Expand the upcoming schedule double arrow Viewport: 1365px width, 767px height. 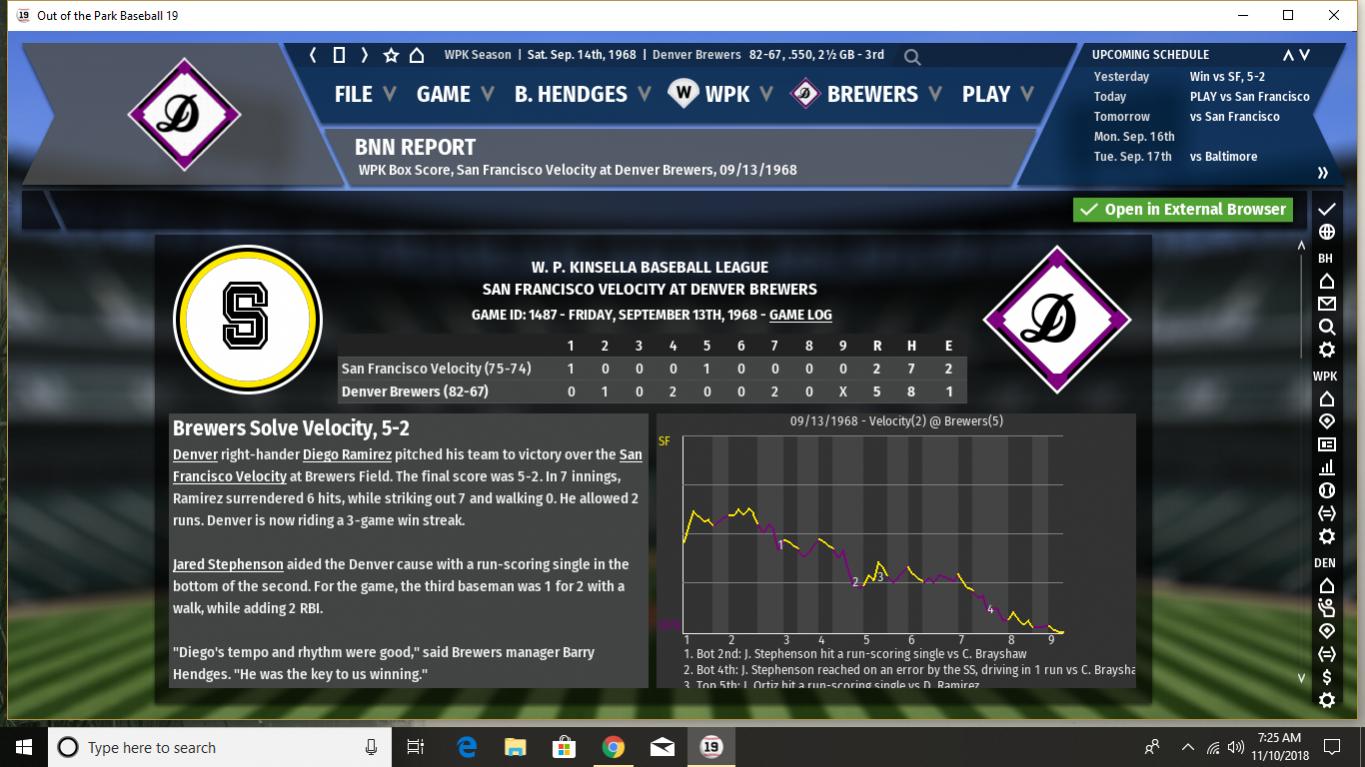(x=1322, y=173)
